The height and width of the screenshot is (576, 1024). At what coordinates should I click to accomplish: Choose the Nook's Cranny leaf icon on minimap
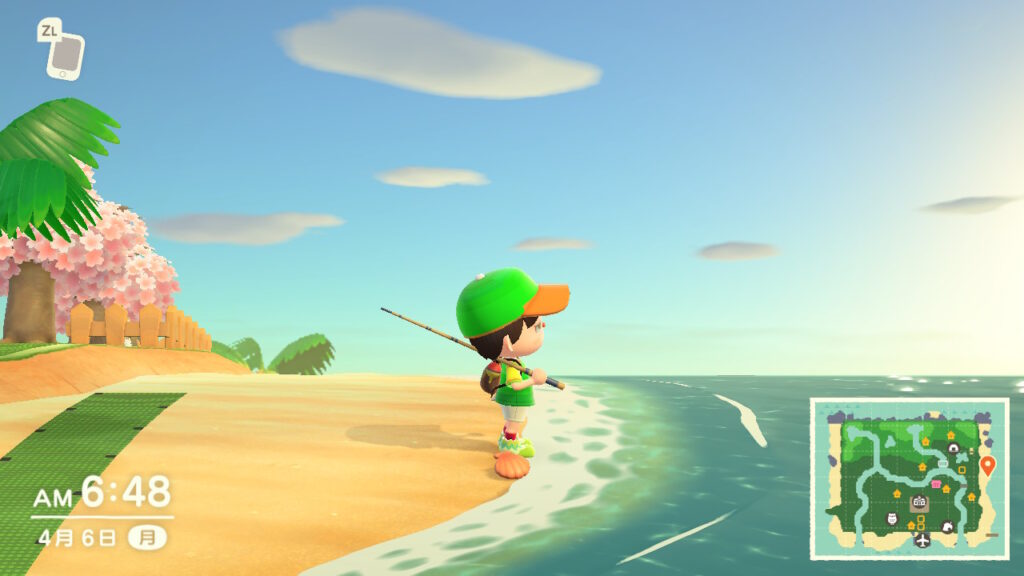pyautogui.click(x=947, y=526)
